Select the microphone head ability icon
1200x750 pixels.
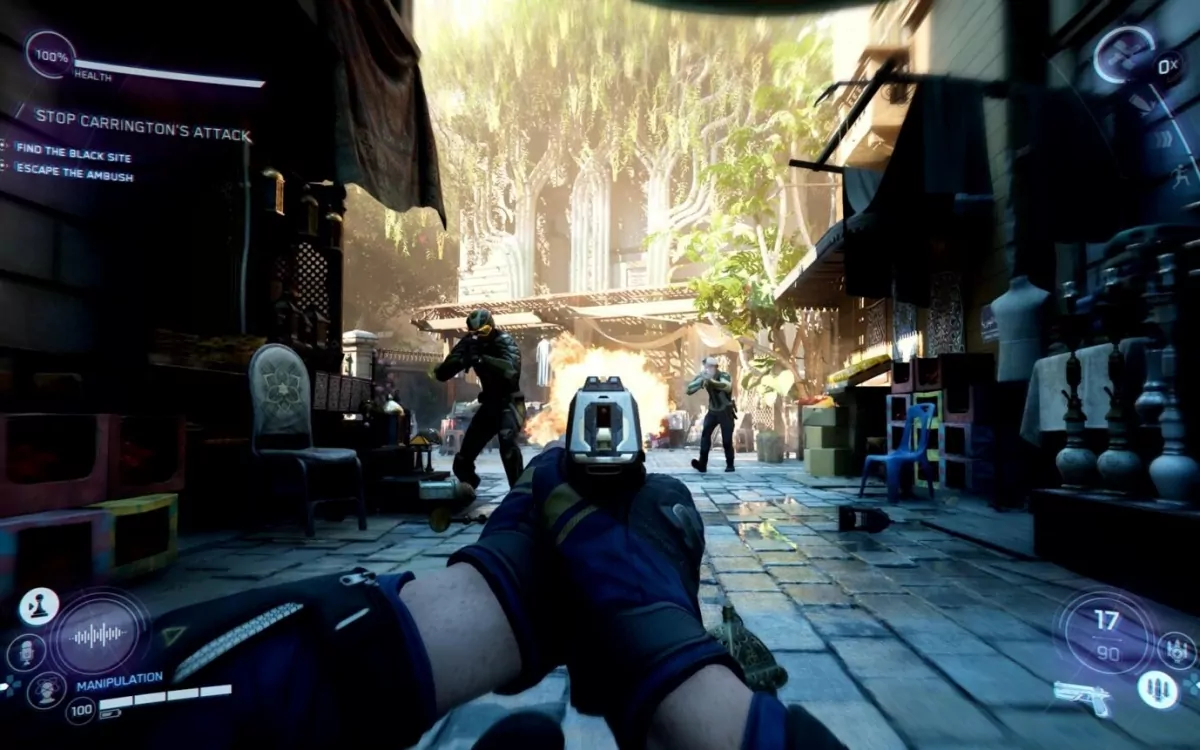[x=26, y=652]
